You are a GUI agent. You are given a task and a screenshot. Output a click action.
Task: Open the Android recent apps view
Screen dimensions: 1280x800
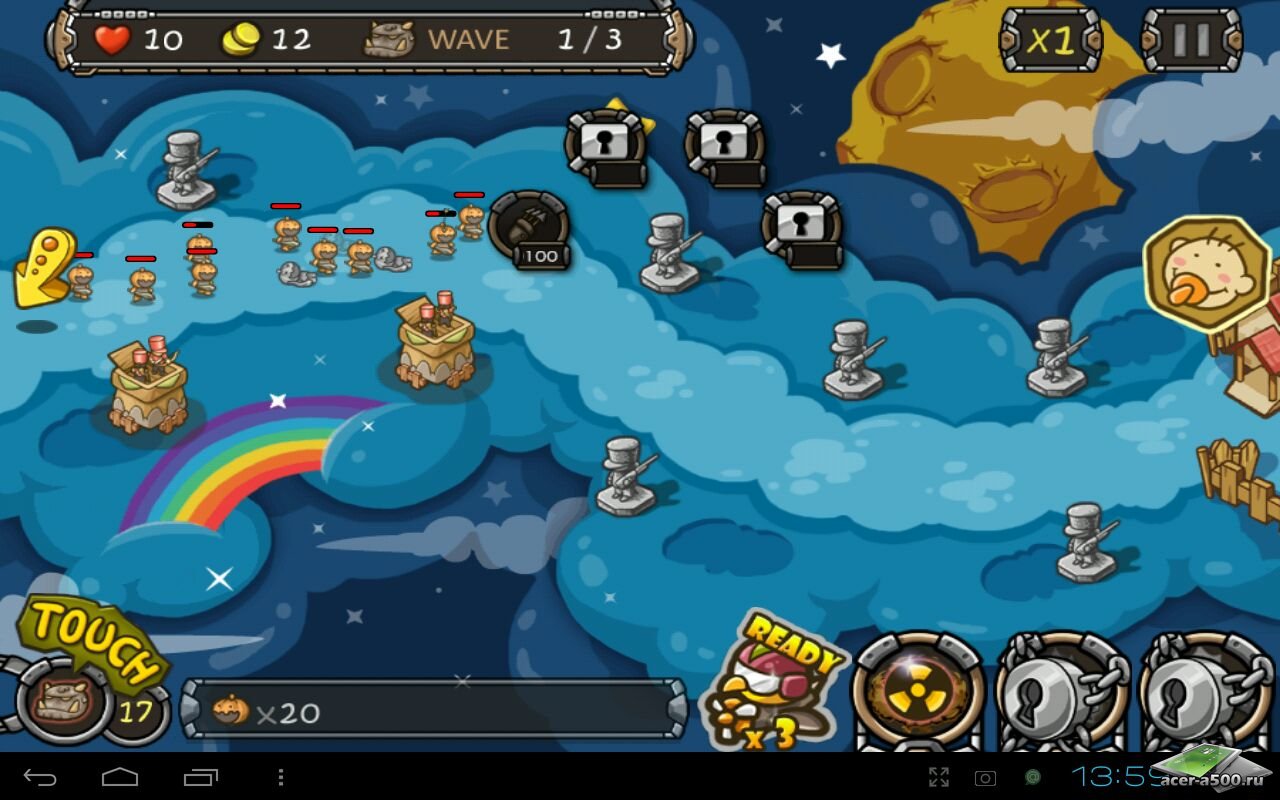200,777
